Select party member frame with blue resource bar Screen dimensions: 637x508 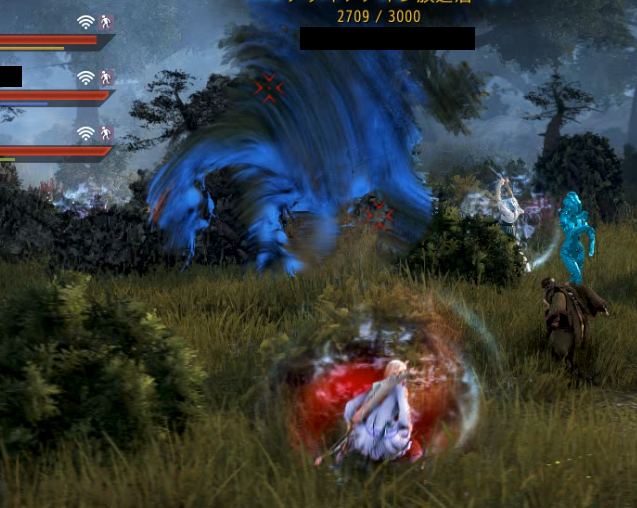coord(50,97)
